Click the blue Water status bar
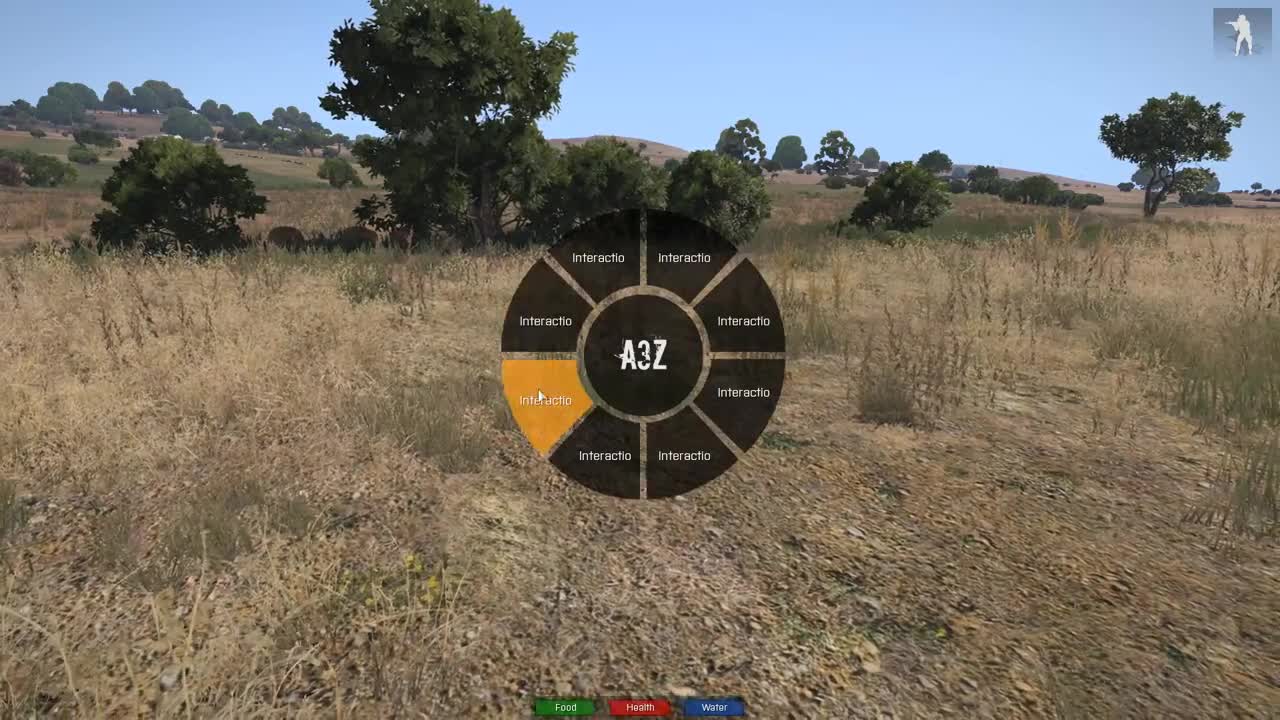This screenshot has height=720, width=1280. 713,707
